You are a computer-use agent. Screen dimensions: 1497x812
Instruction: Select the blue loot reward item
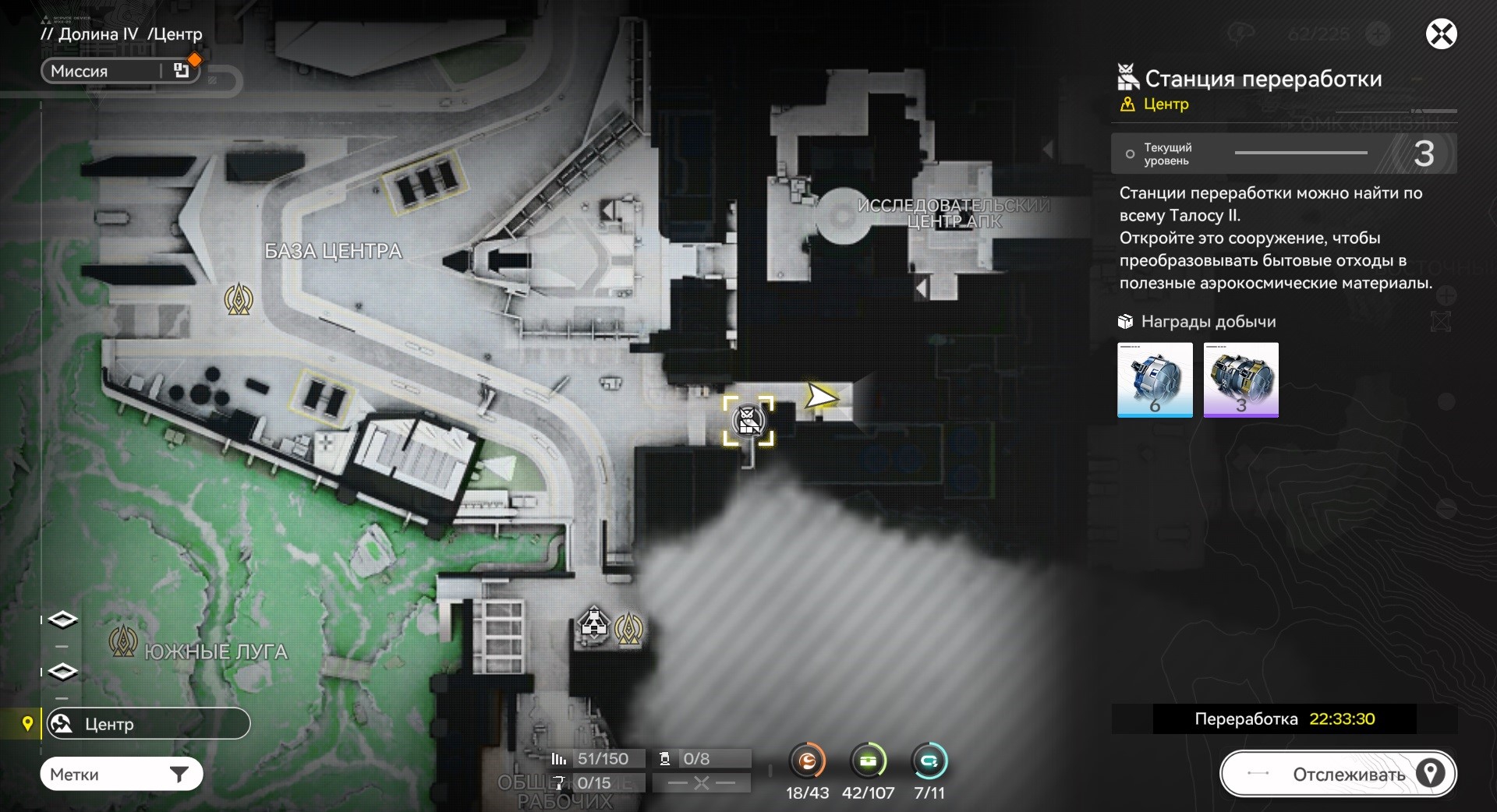(1155, 380)
